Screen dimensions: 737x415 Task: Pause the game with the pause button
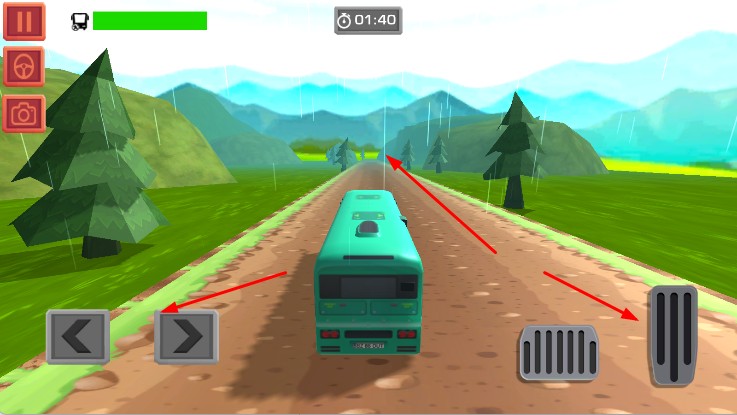23,21
